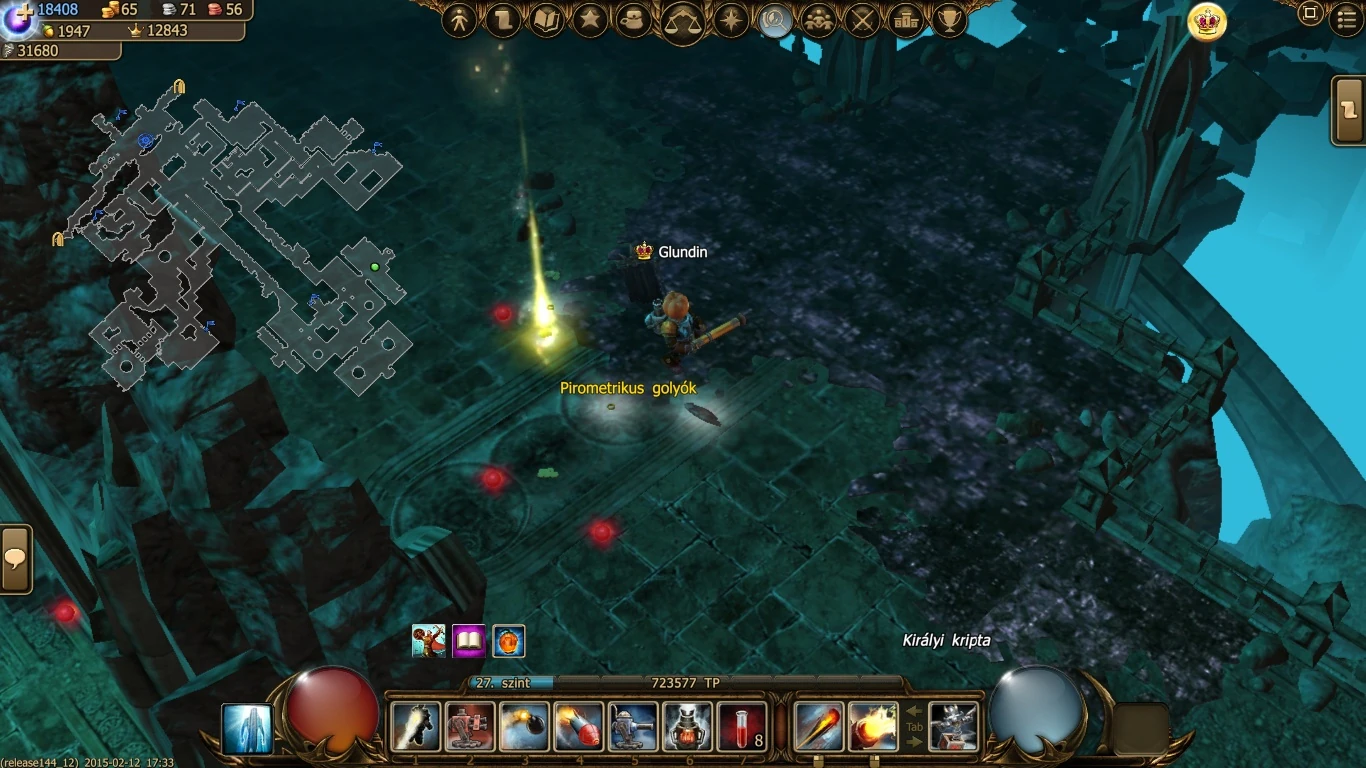The width and height of the screenshot is (1366, 768).
Task: Open the quest scroll menu icon
Action: pyautogui.click(x=503, y=21)
